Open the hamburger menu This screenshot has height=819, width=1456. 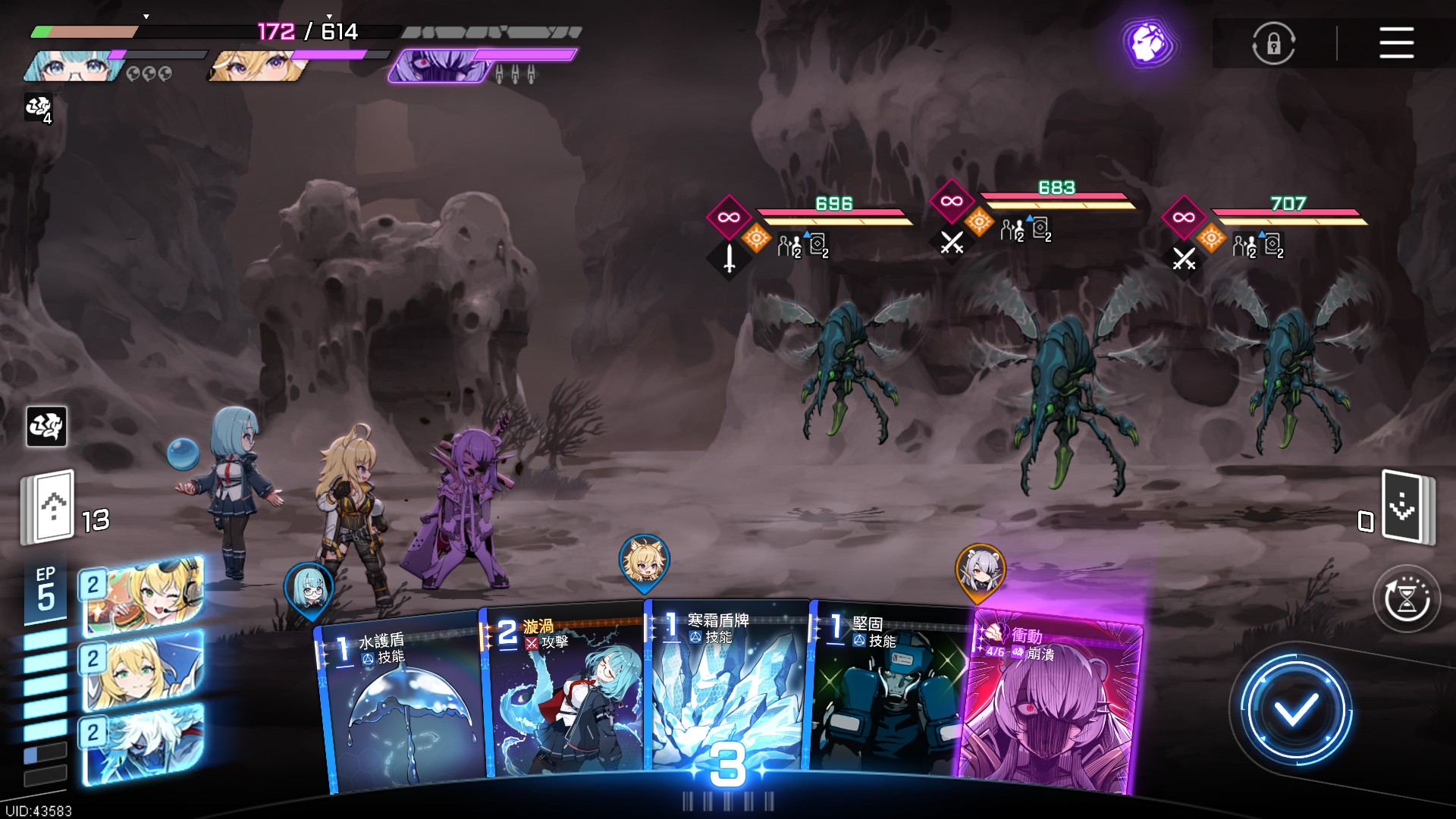1396,42
